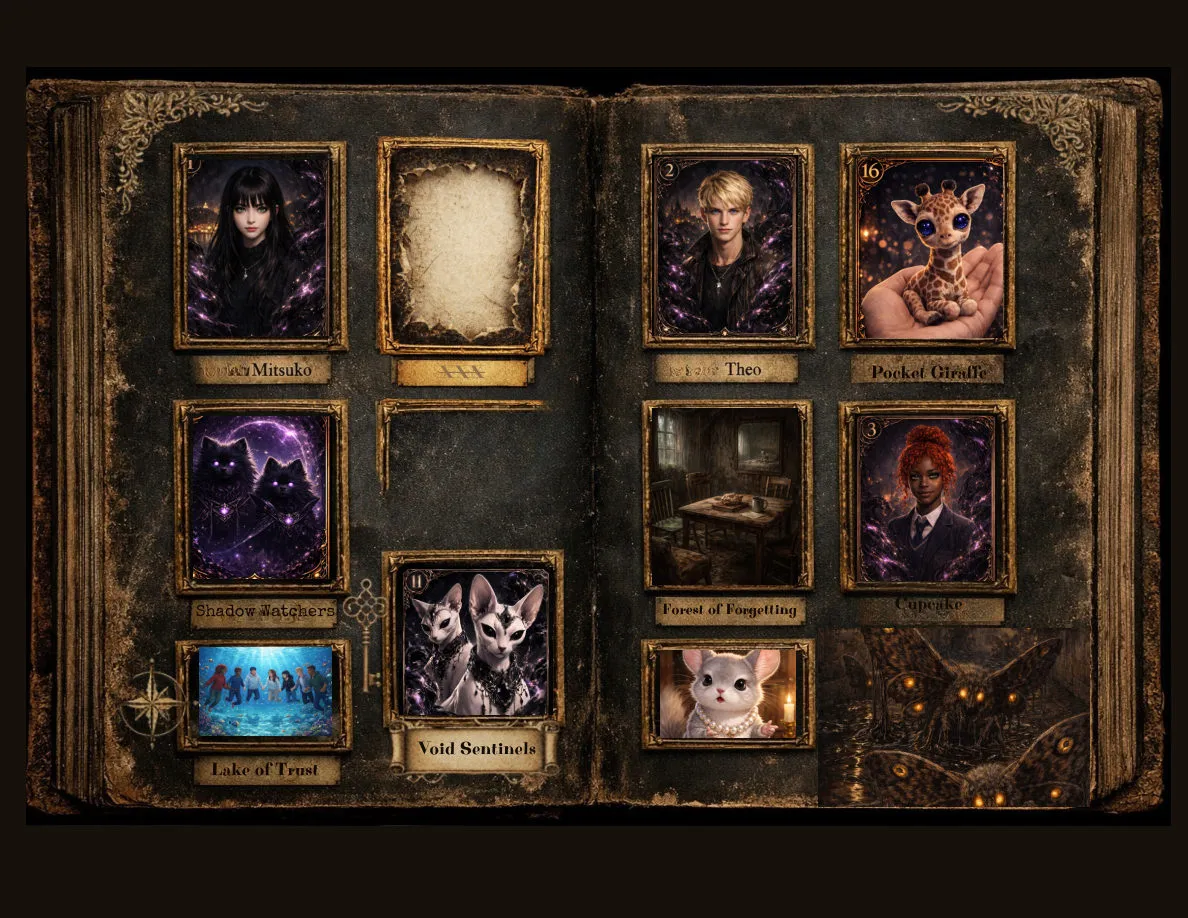View the Forest of Forgetting card

pyautogui.click(x=727, y=495)
